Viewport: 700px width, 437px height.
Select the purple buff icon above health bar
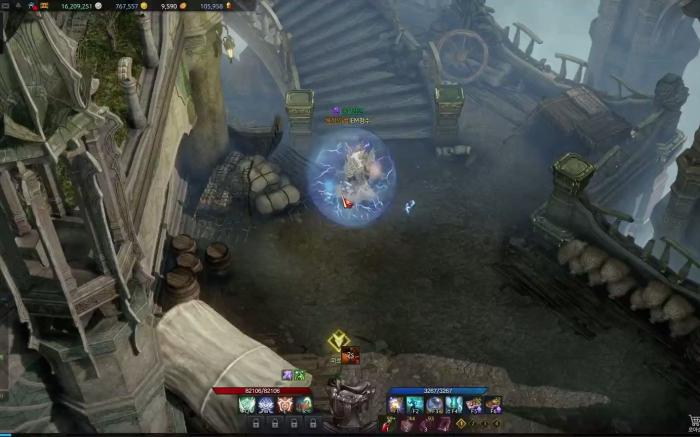286,375
